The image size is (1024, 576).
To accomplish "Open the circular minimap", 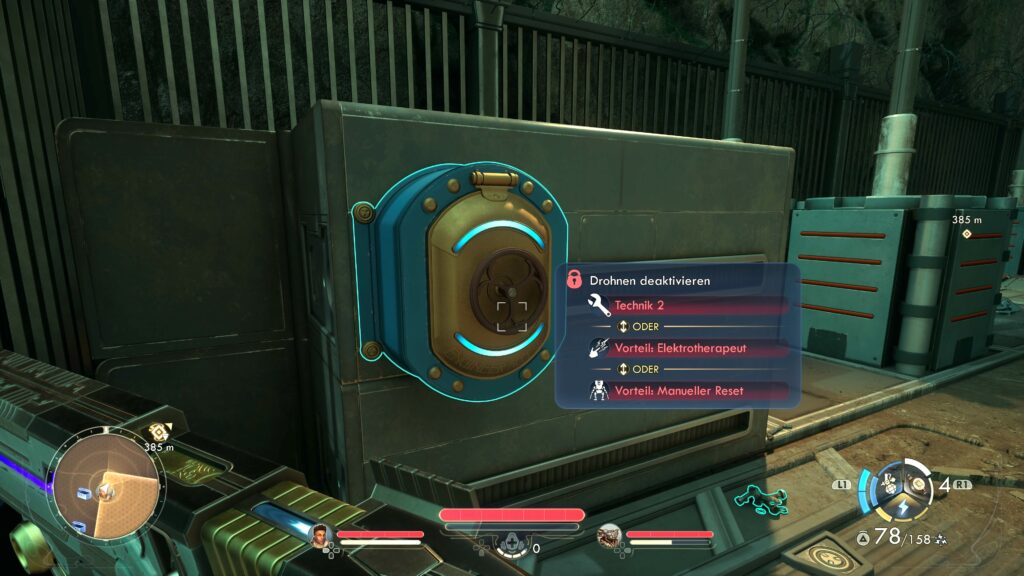I will pos(105,489).
